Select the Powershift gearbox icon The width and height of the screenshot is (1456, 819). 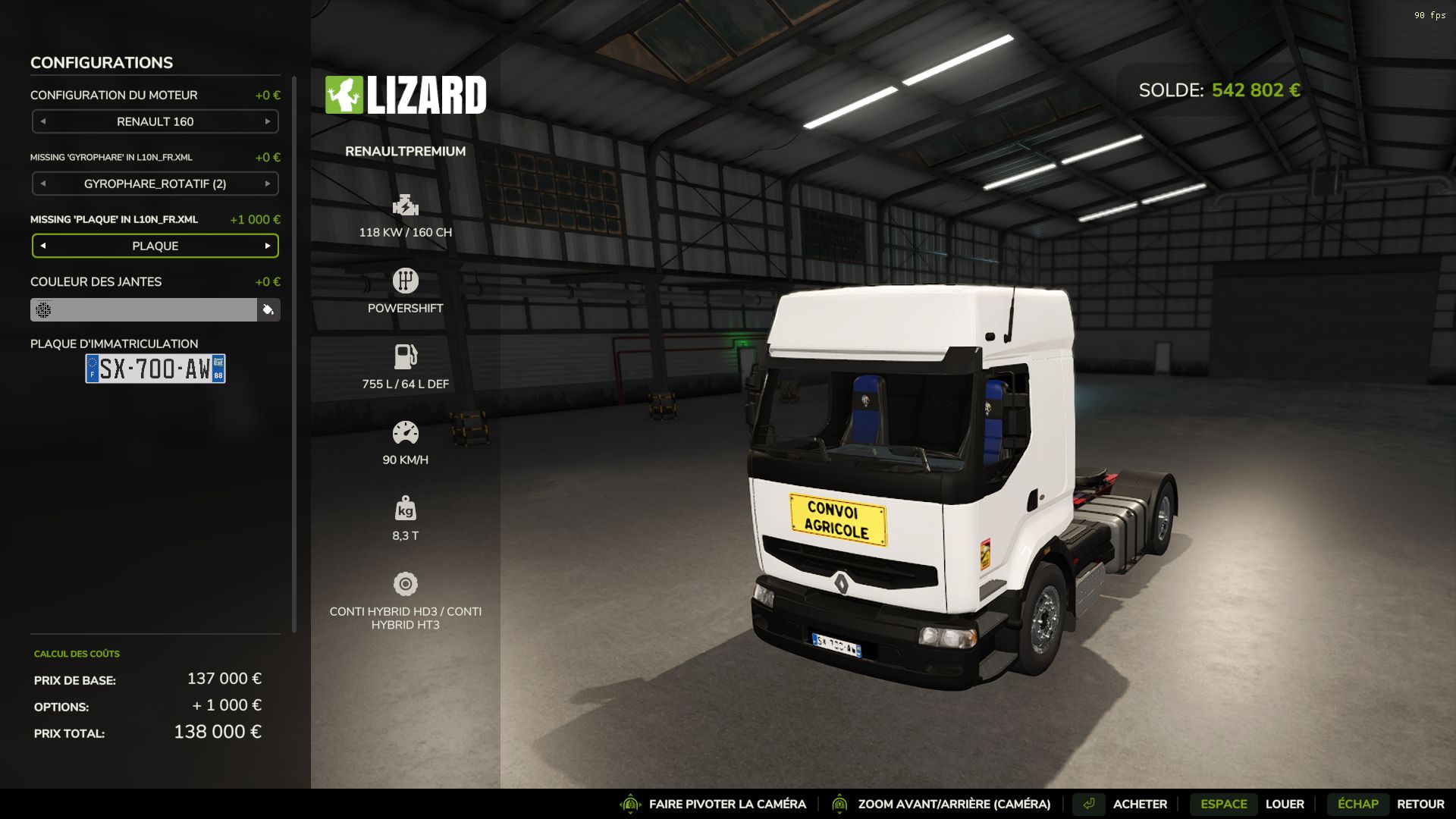406,280
